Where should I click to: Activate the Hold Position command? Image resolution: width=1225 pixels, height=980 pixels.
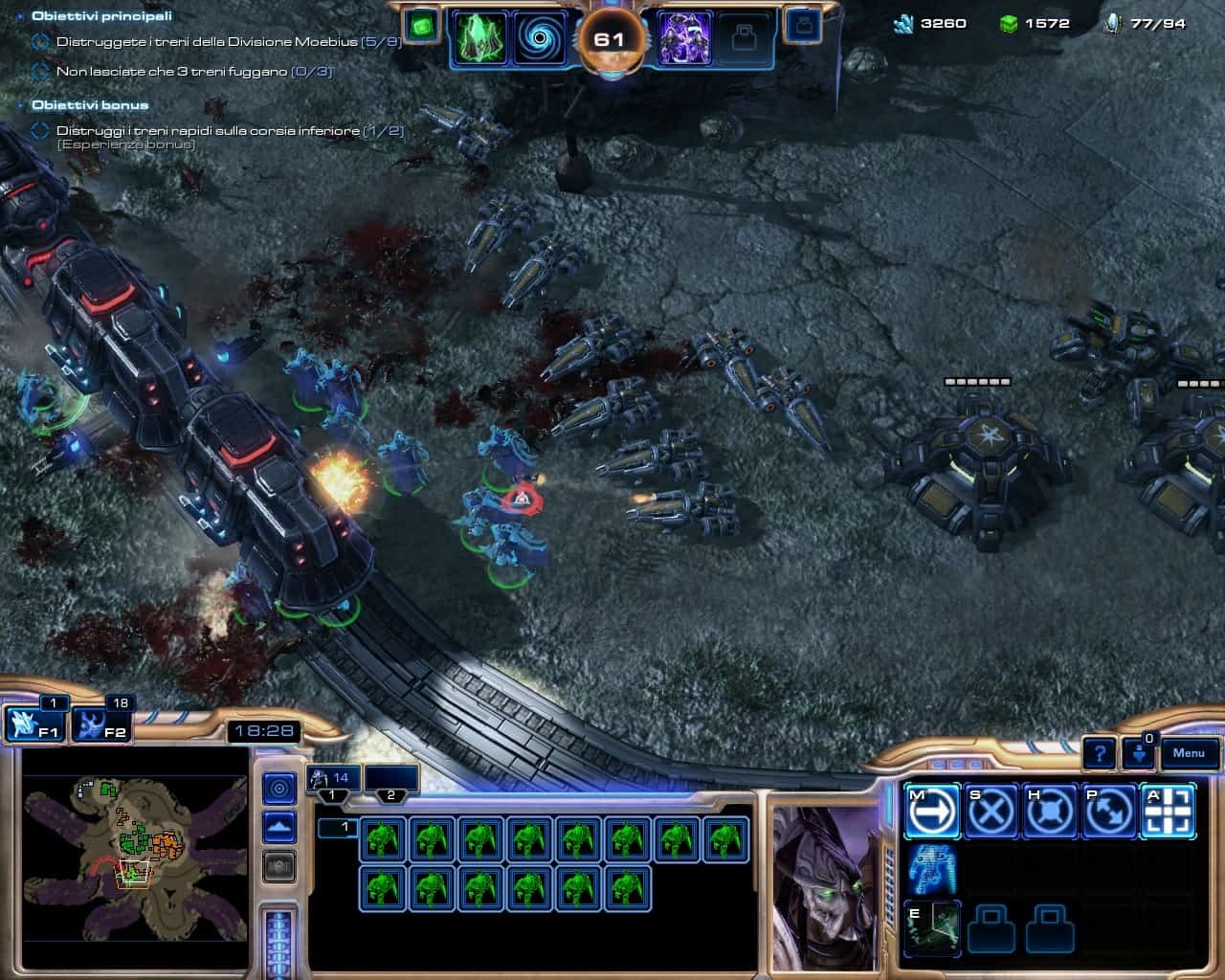click(1050, 813)
